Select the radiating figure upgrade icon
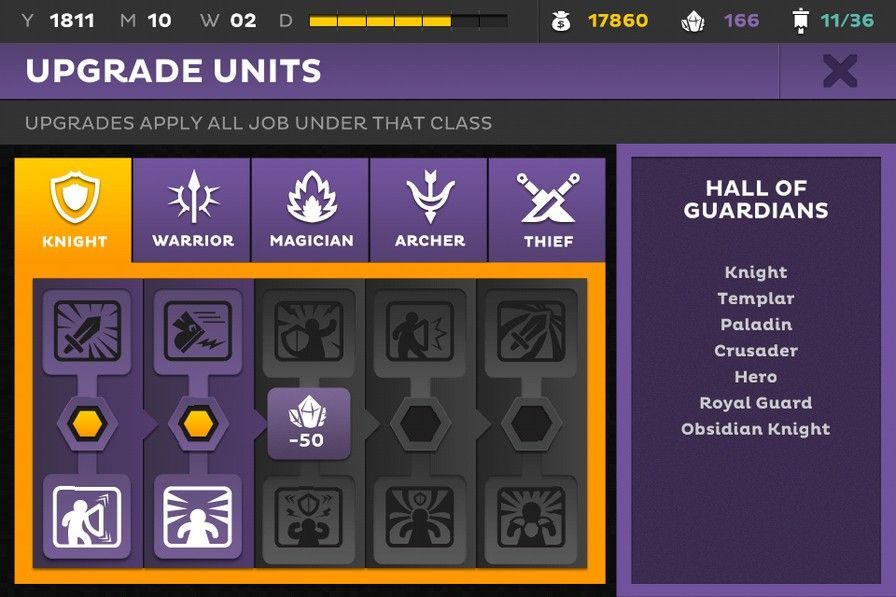 [198, 517]
